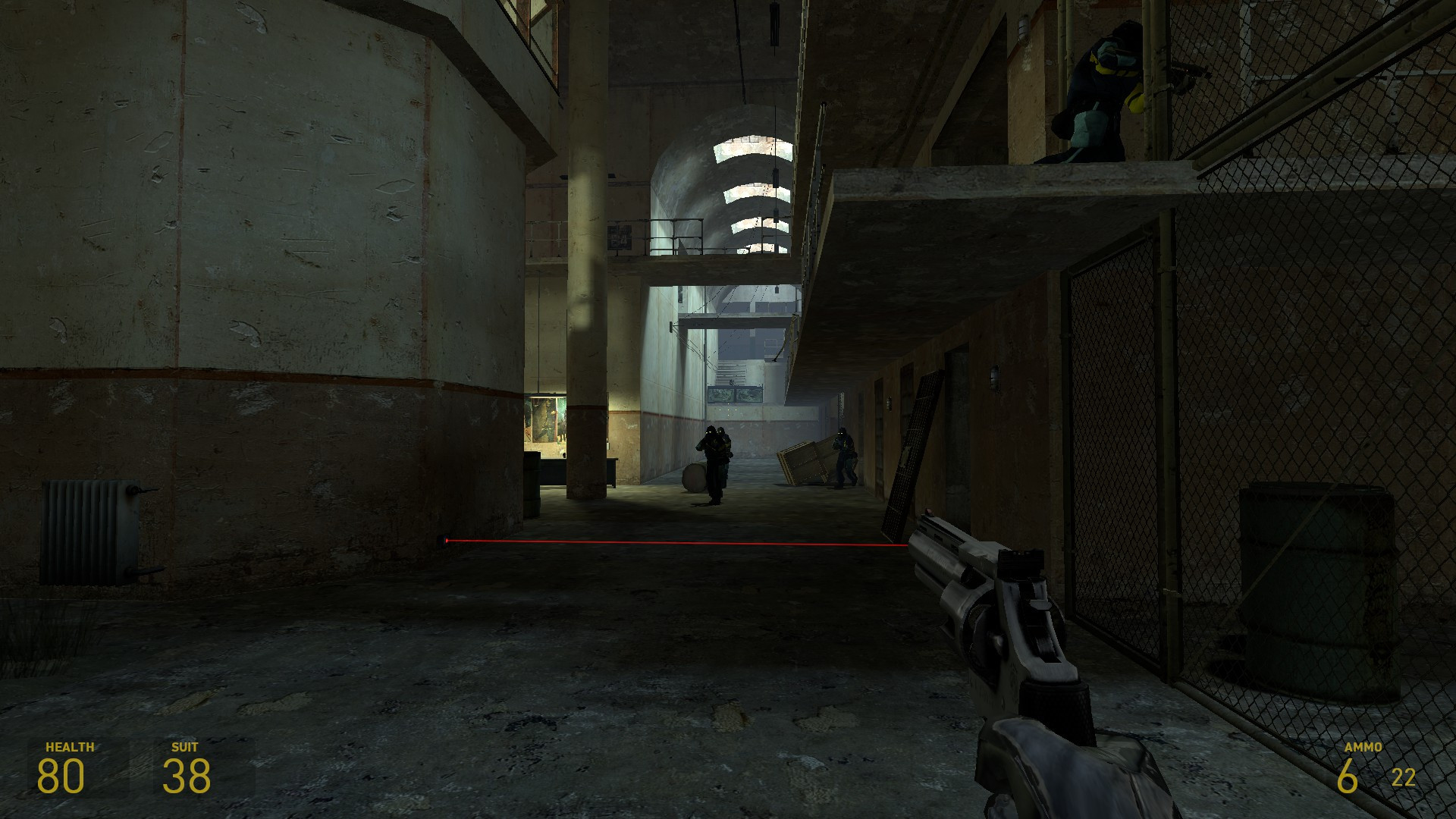Click the red laser dot on the wall
The image size is (1456, 819).
[x=446, y=541]
